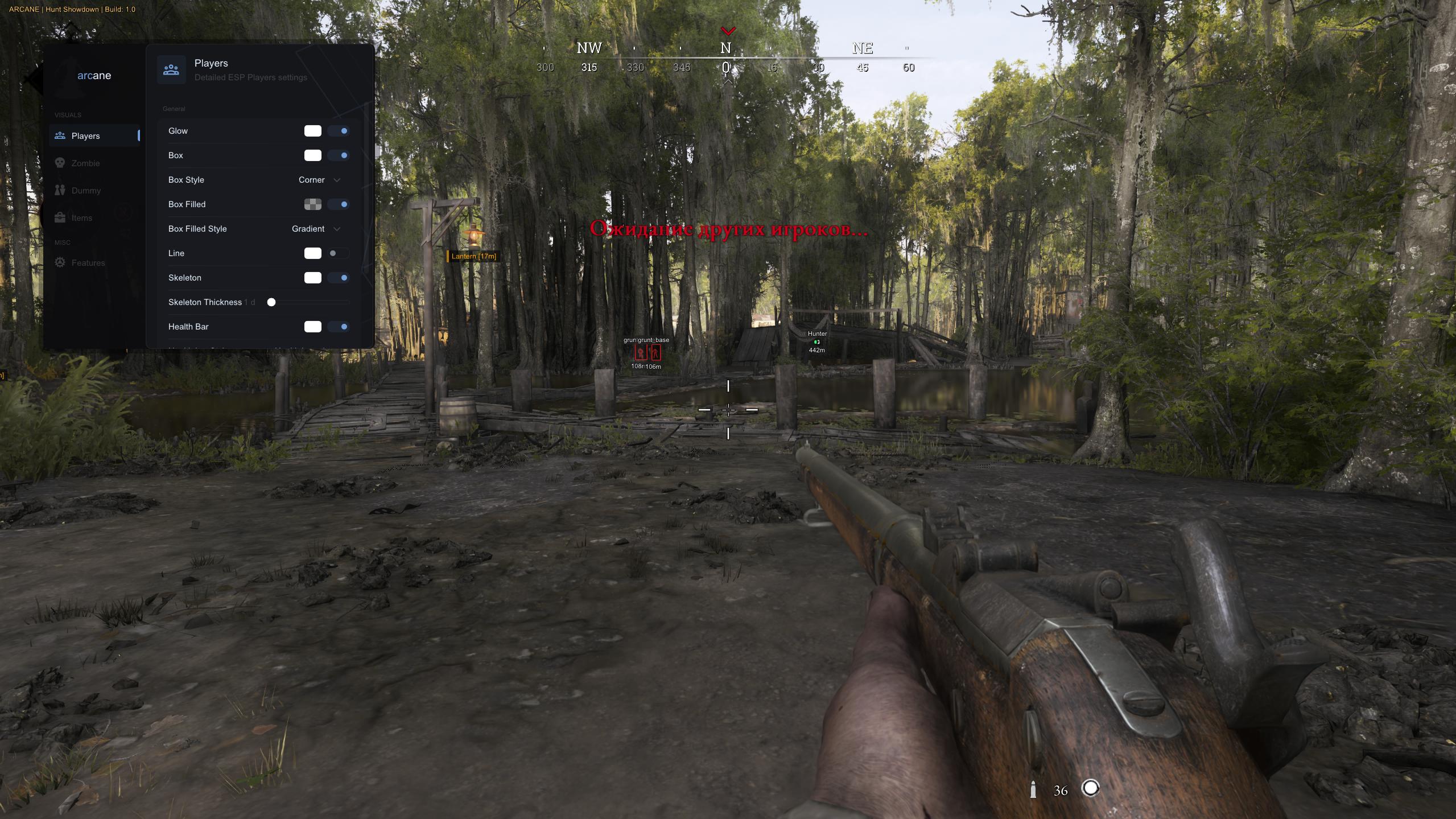
Task: Click the Players header icon in the panel
Action: pyautogui.click(x=171, y=69)
